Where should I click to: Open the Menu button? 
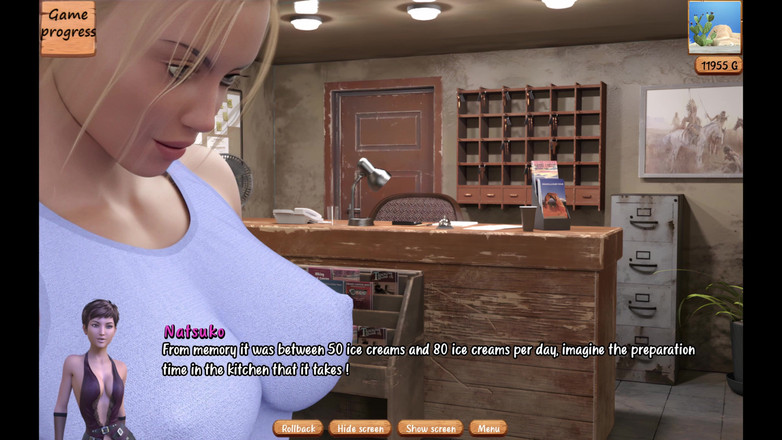click(x=488, y=428)
